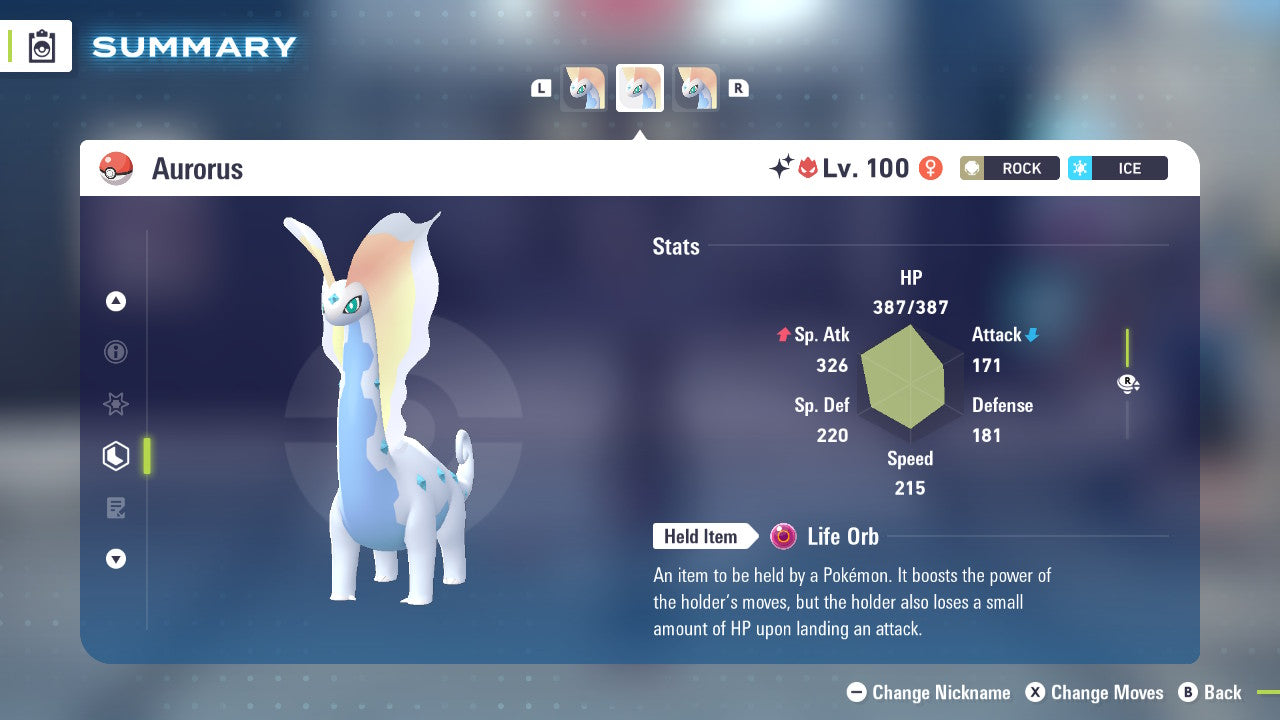Expand upward using the up arrow sidebar chevron
The height and width of the screenshot is (720, 1280).
pos(116,301)
